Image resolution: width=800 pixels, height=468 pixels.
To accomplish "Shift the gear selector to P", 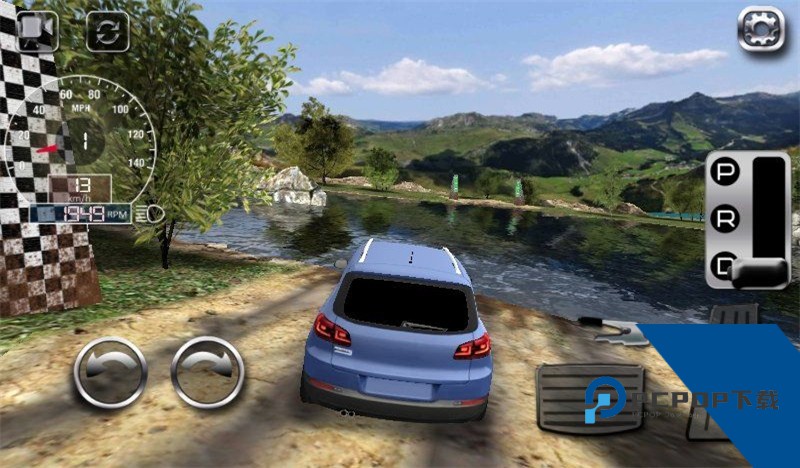I will [x=723, y=172].
